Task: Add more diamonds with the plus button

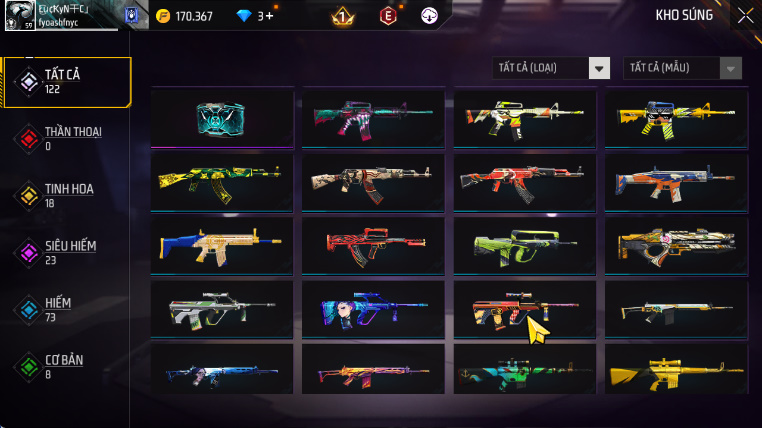Action: pos(268,16)
